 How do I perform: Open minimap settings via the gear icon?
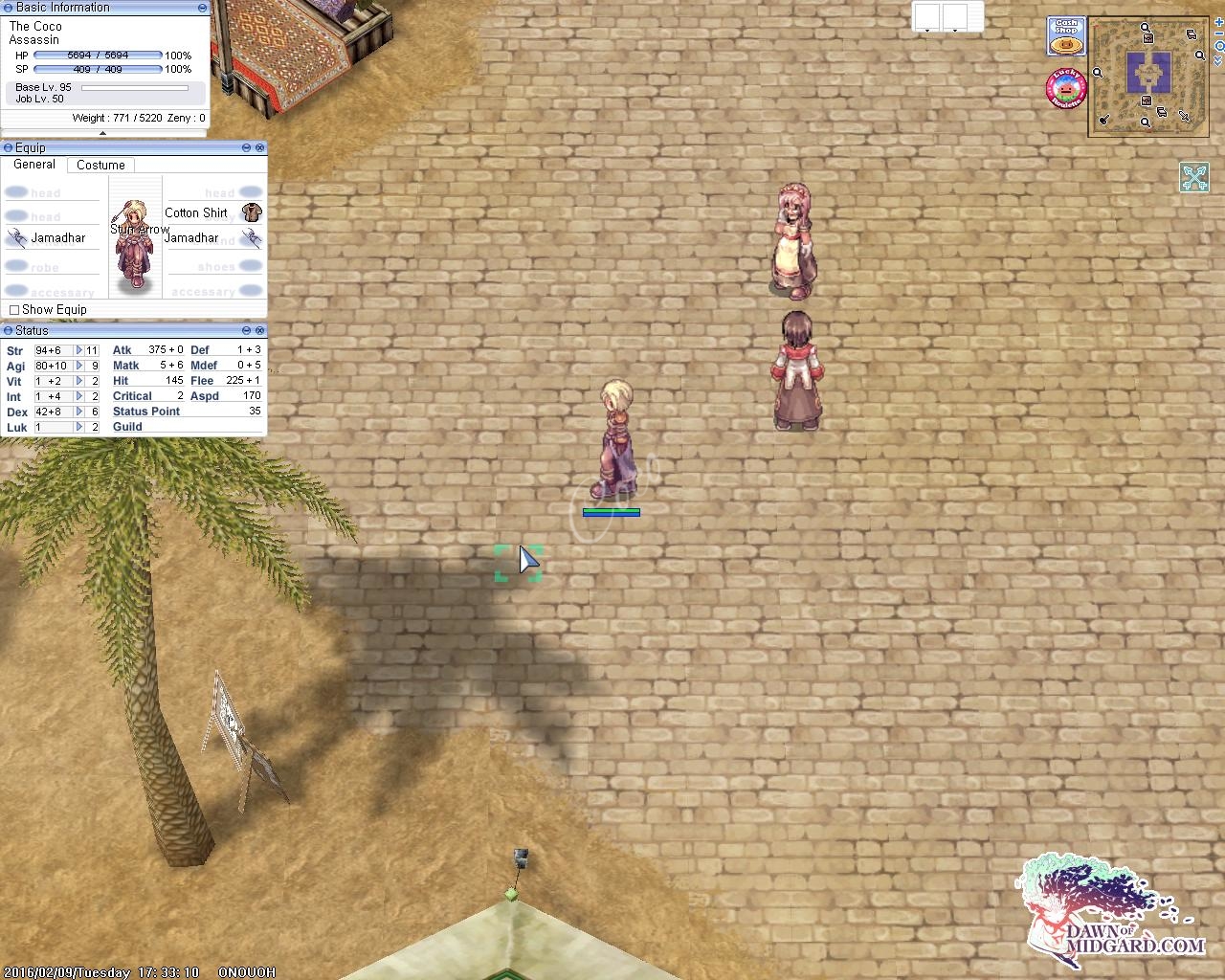point(1219,46)
